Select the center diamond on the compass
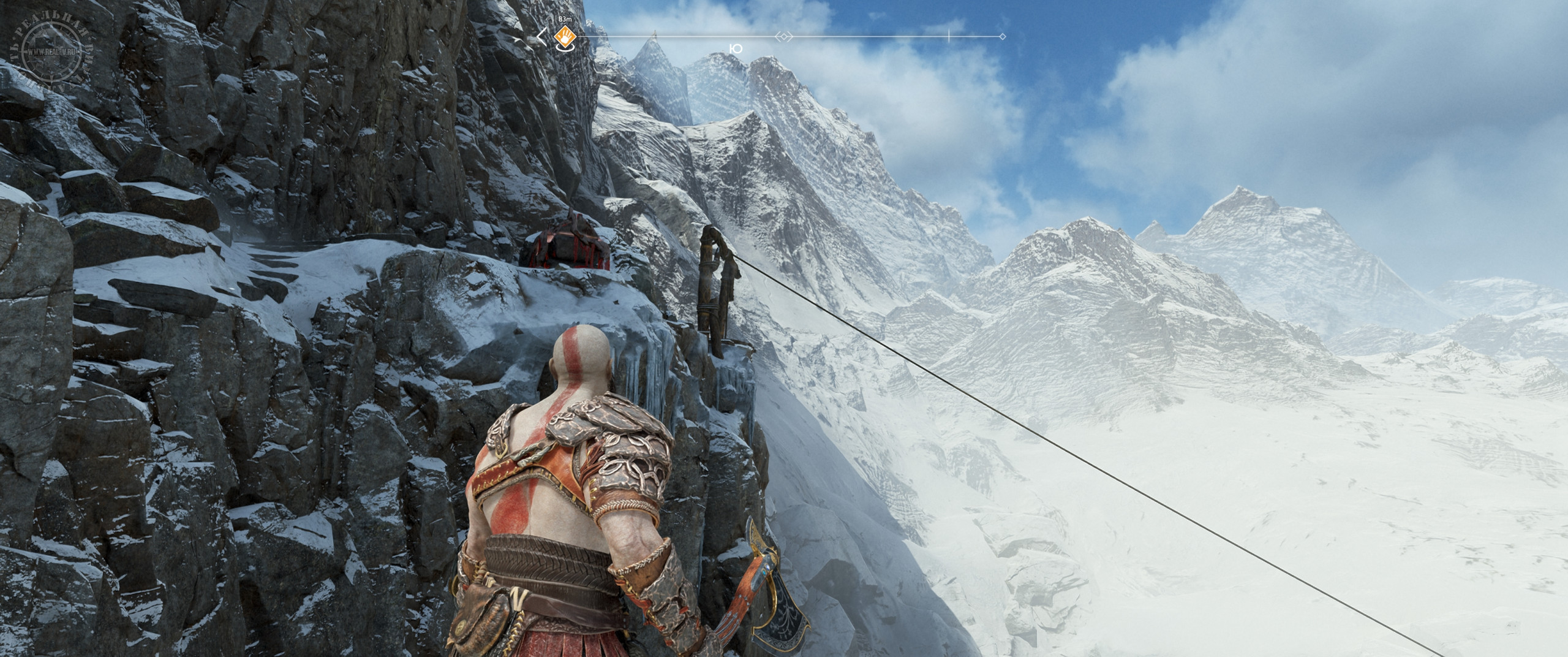 coord(783,37)
